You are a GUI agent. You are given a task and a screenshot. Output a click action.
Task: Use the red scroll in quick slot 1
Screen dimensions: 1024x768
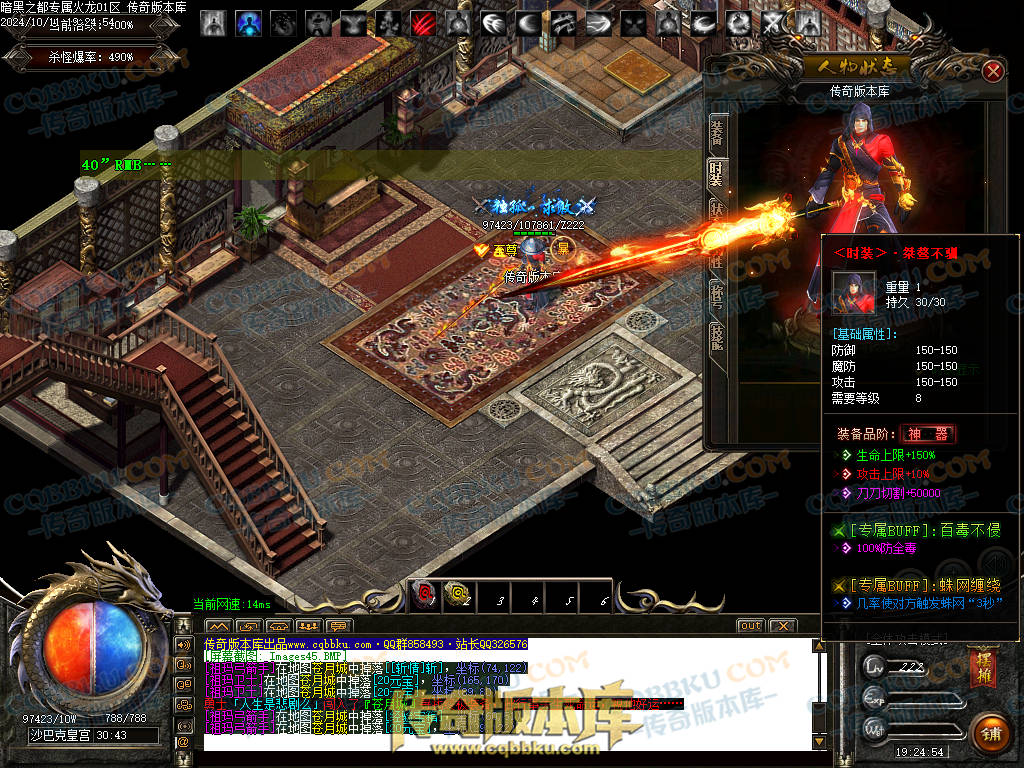424,596
